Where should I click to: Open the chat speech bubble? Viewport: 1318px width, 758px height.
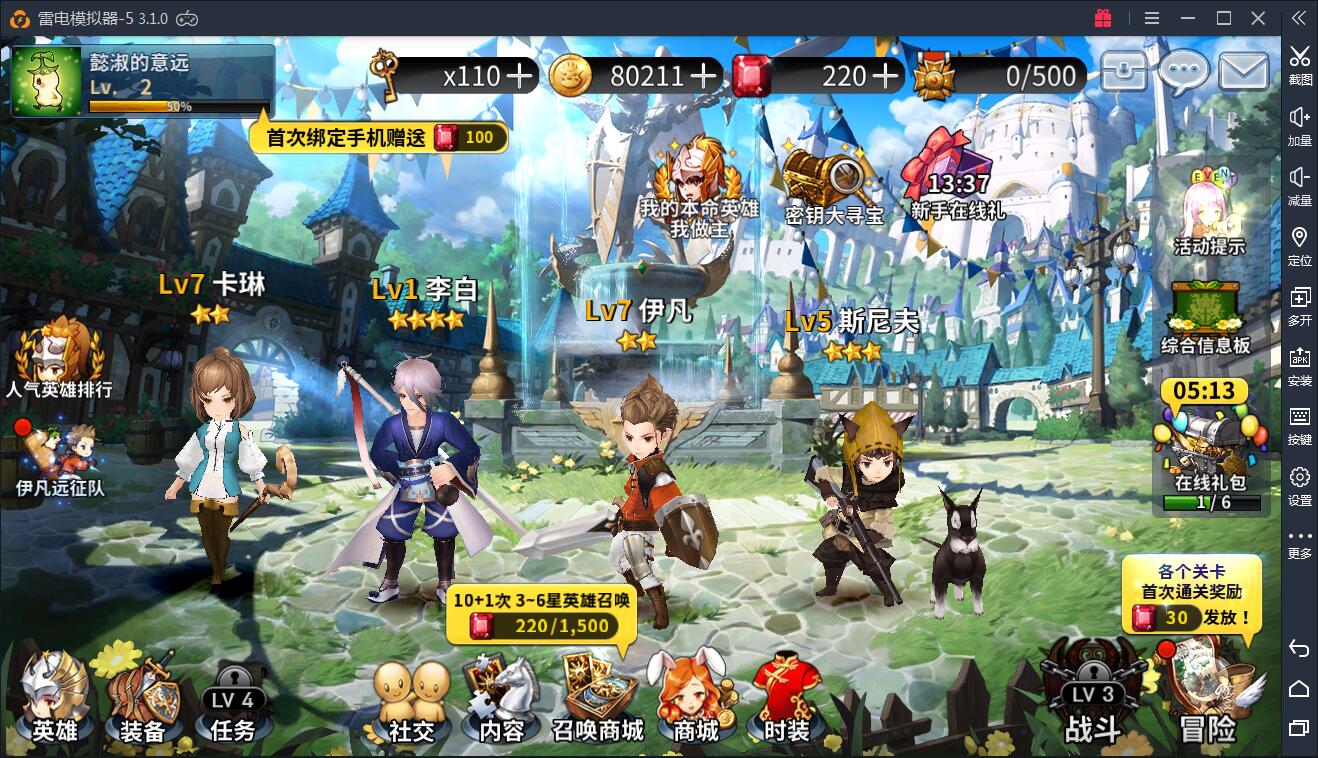click(1184, 72)
